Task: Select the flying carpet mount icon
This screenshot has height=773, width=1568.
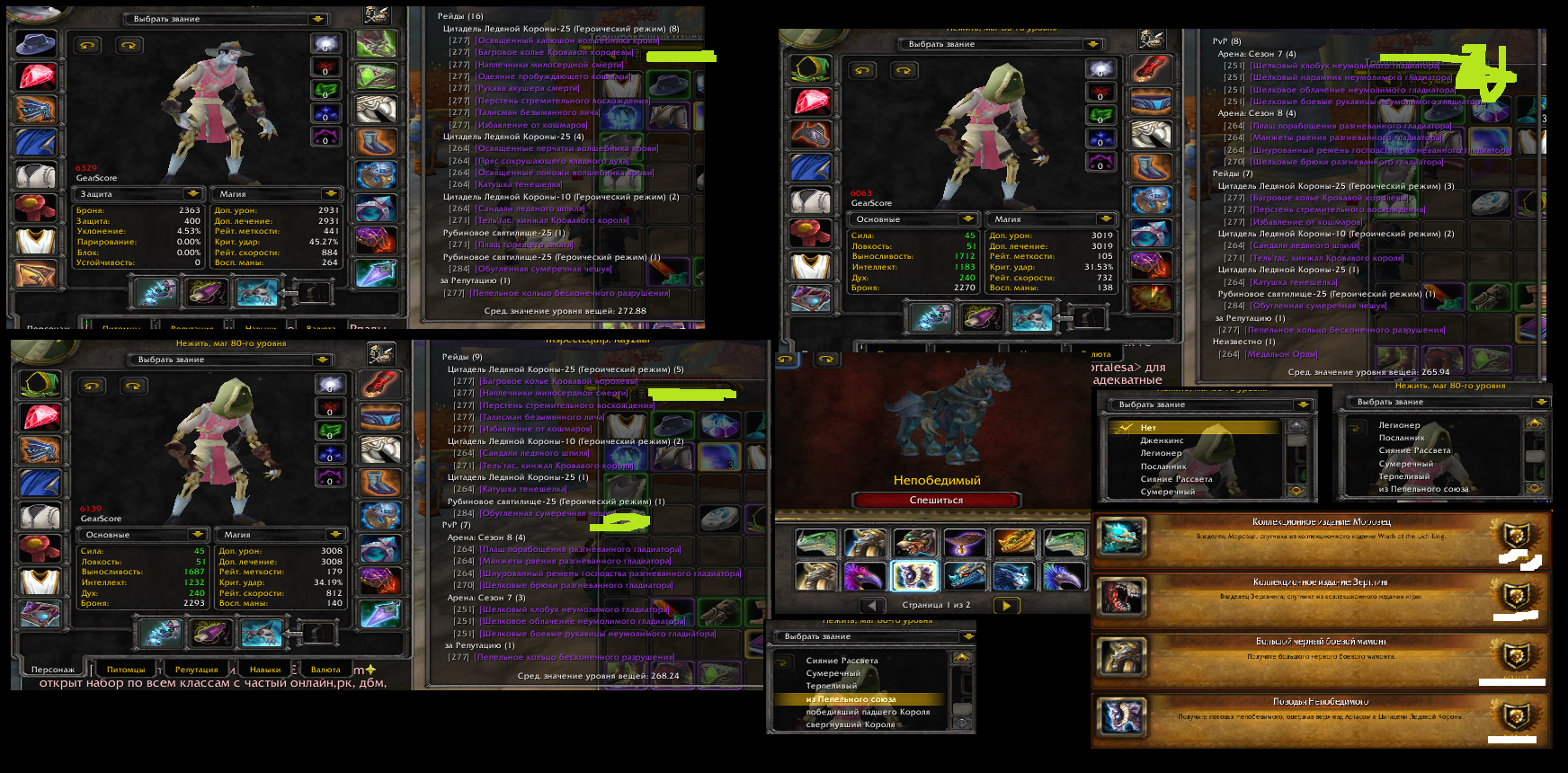Action: click(963, 542)
